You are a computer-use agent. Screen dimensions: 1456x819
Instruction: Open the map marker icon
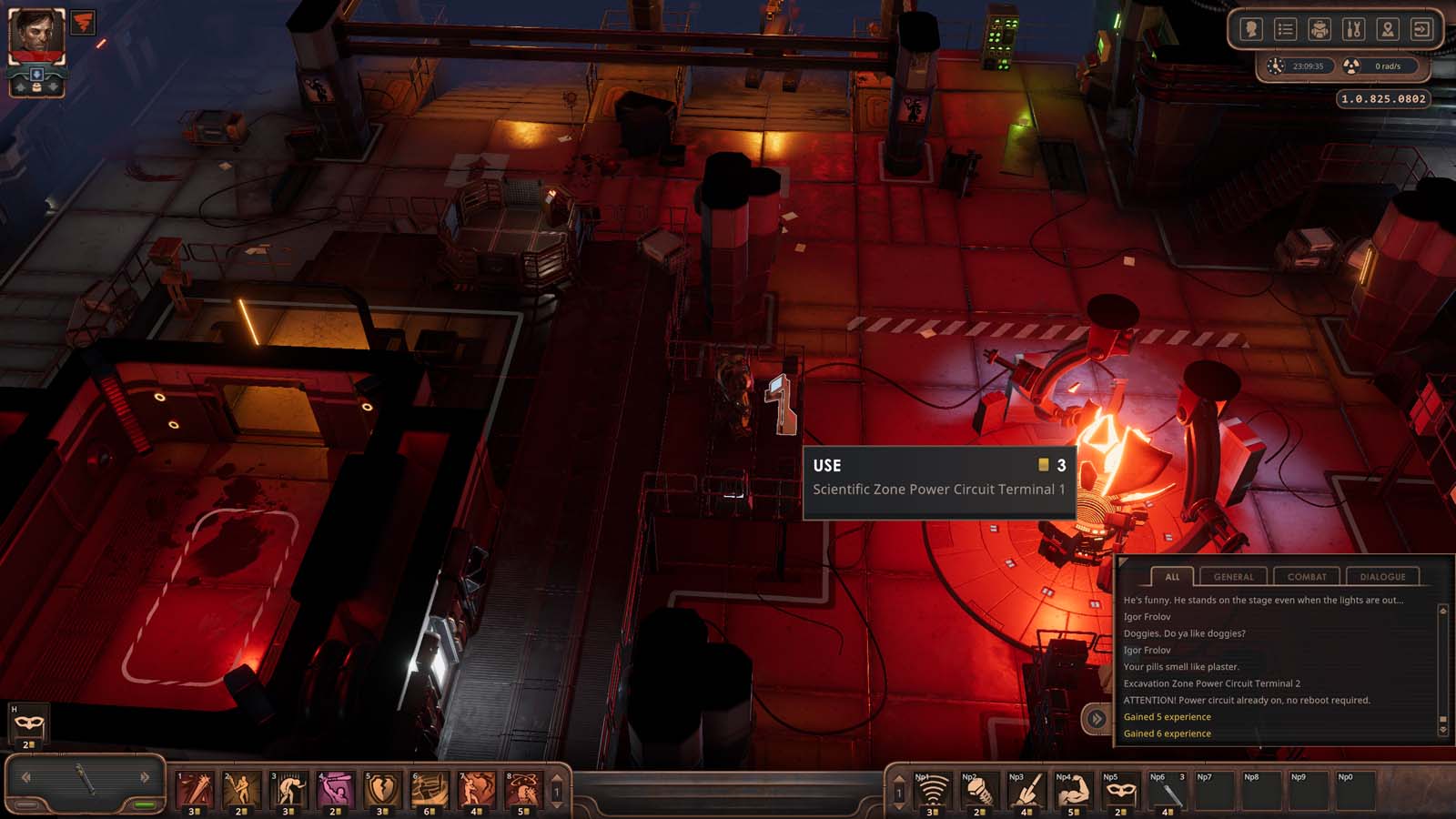click(x=1388, y=30)
